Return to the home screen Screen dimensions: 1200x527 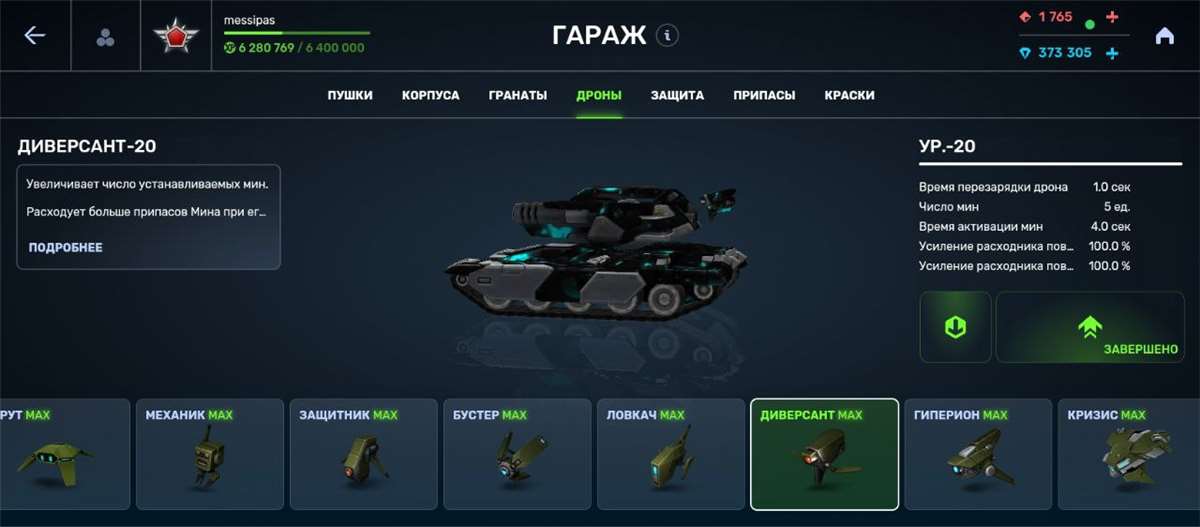point(1164,36)
